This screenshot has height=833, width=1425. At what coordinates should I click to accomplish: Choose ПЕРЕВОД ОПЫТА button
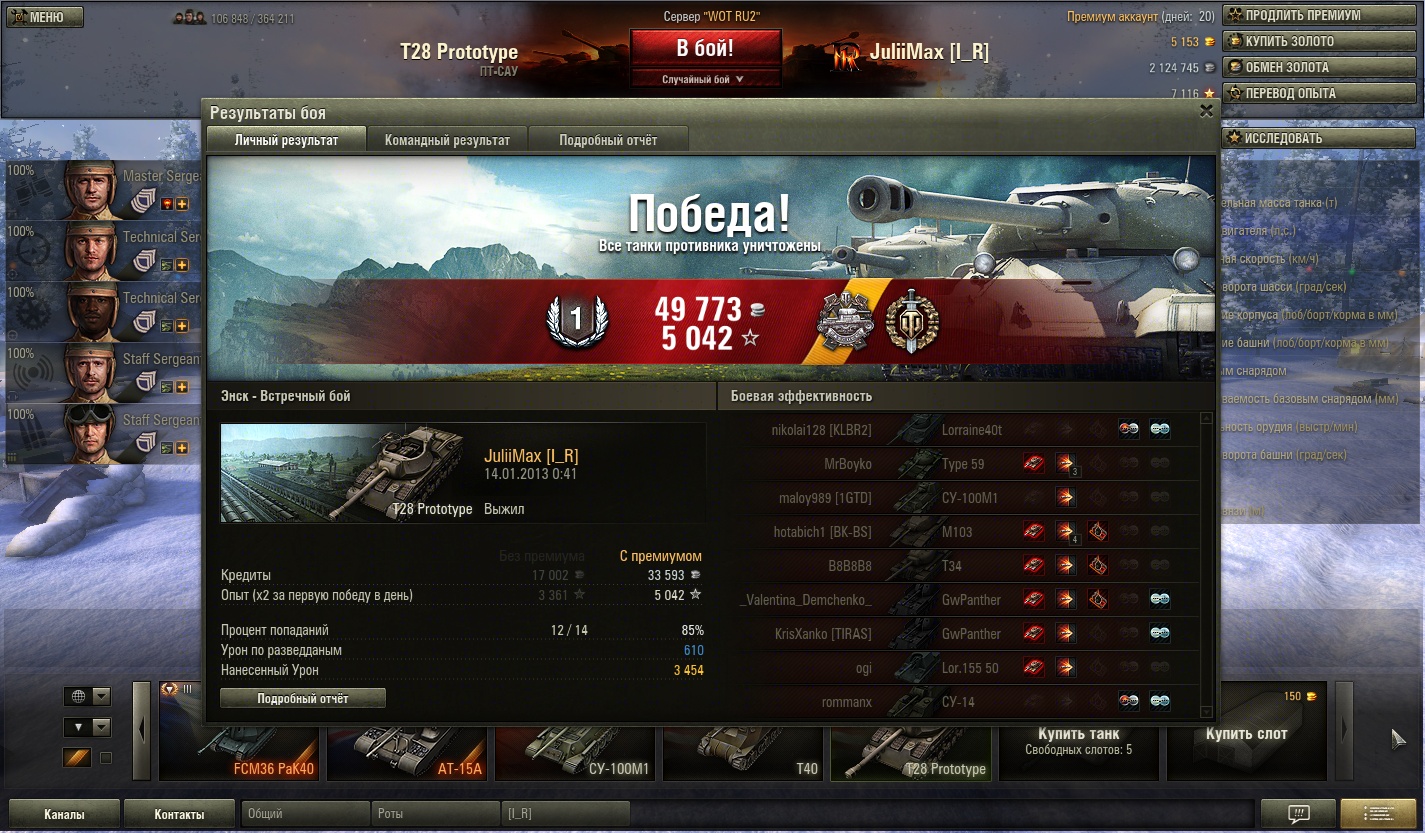pyautogui.click(x=1321, y=94)
